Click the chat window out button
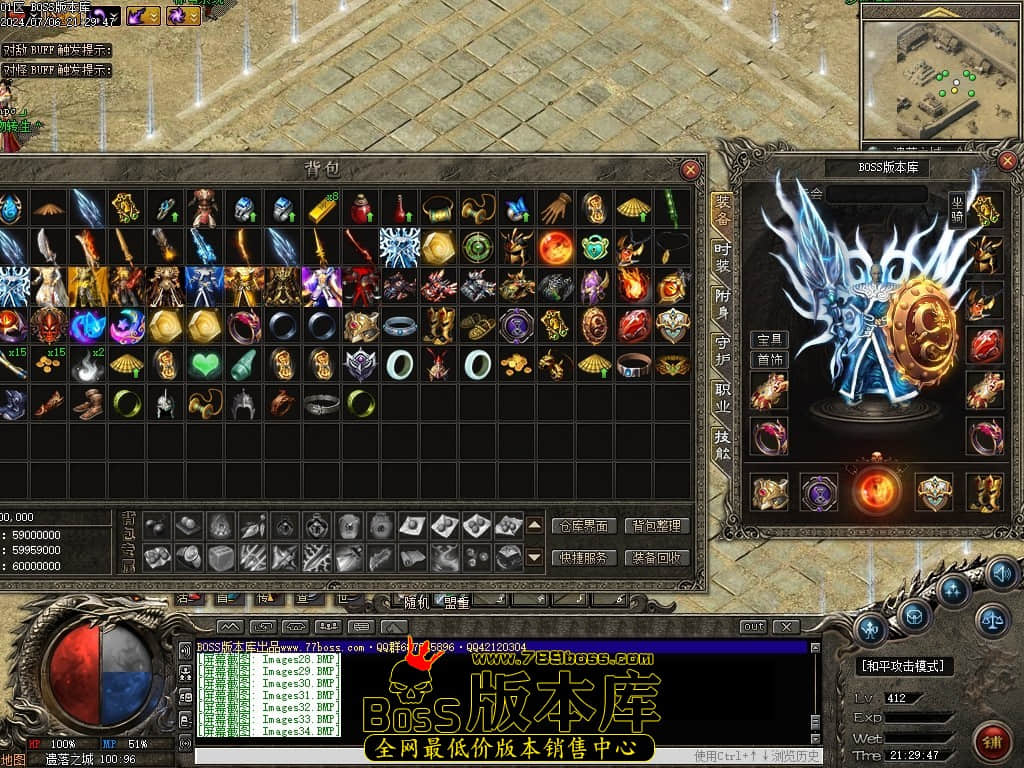Viewport: 1024px width, 768px height. [x=753, y=627]
